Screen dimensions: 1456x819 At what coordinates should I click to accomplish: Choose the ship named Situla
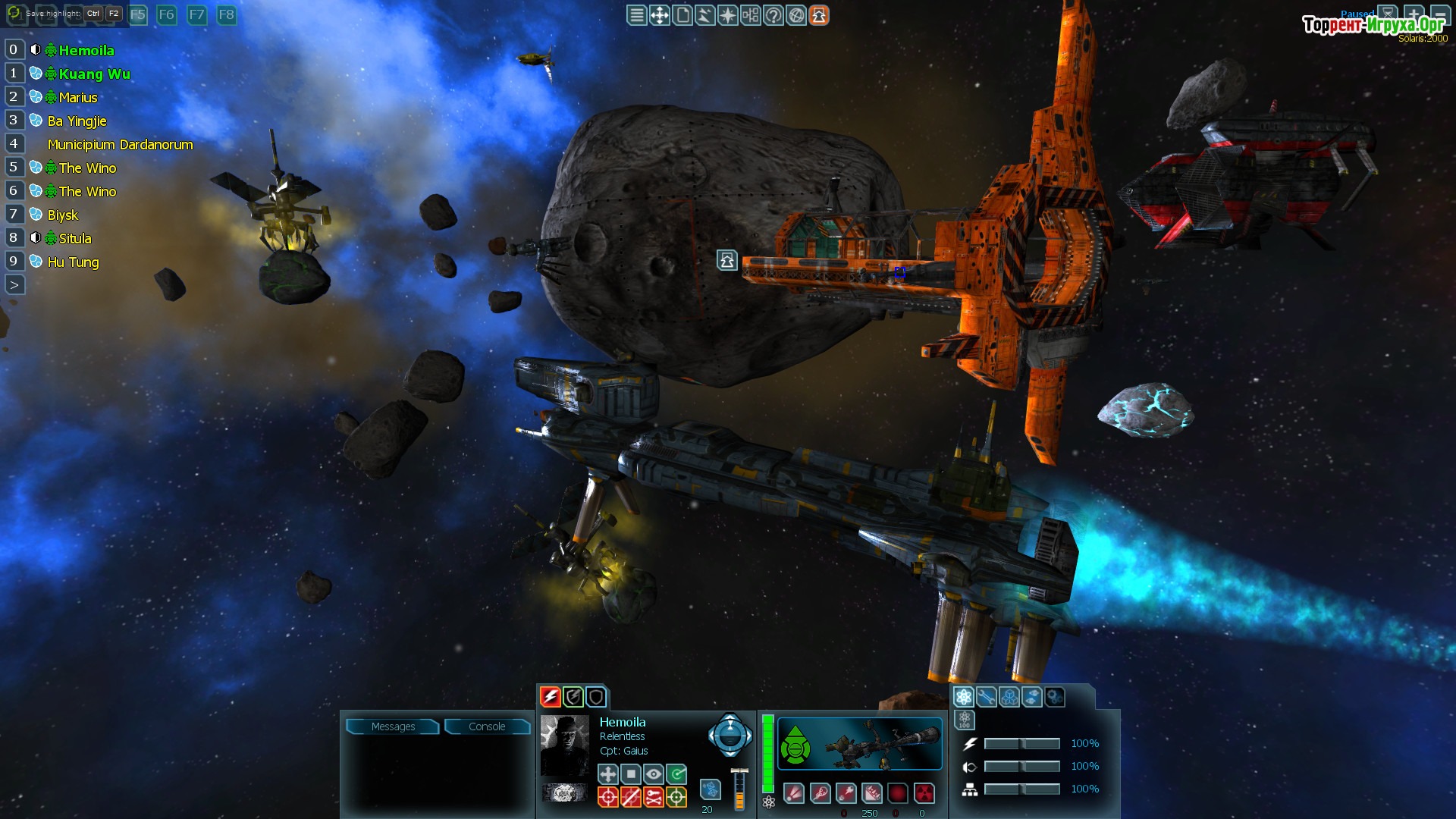pos(75,238)
